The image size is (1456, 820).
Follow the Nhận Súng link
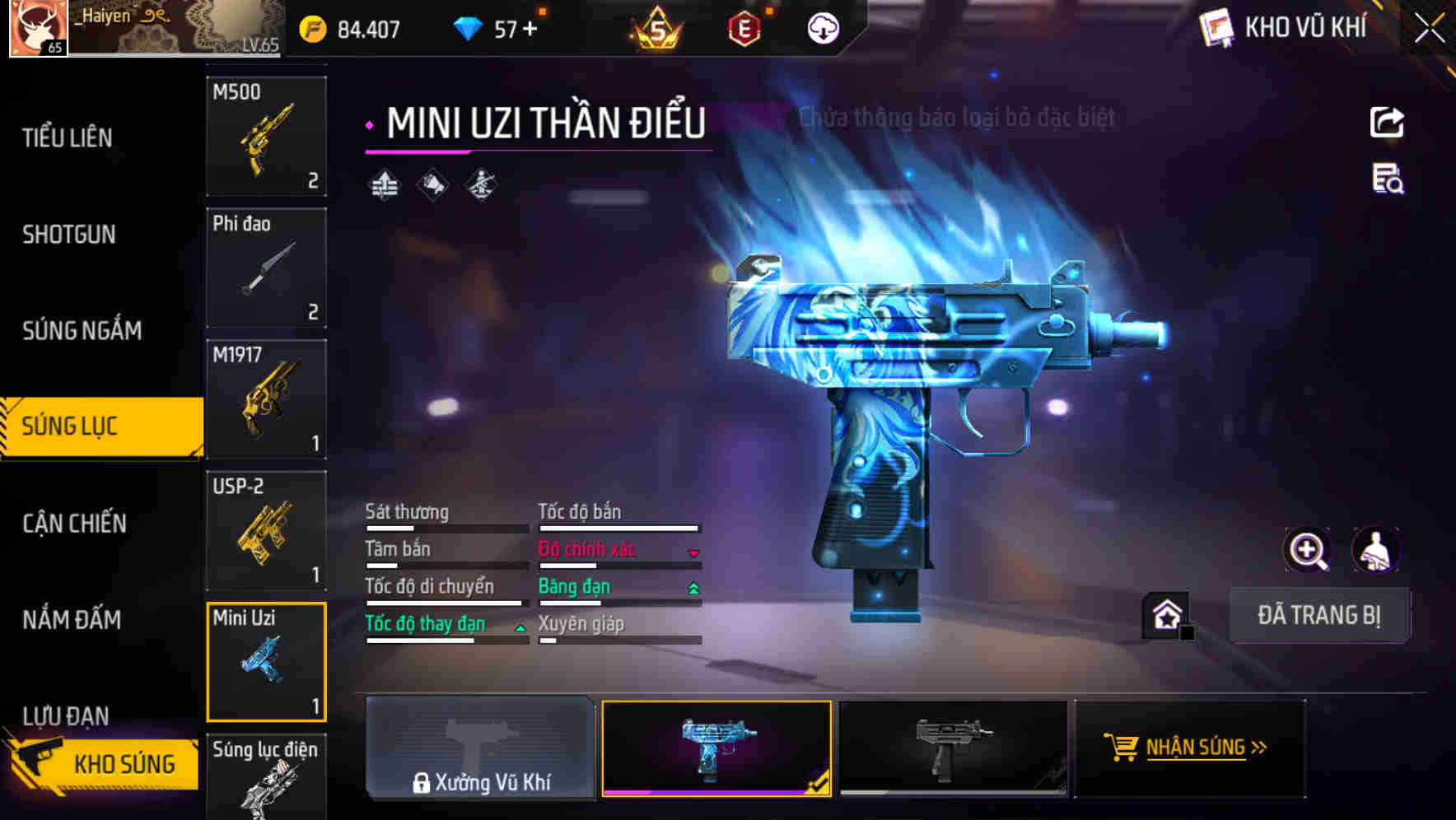(x=1189, y=748)
